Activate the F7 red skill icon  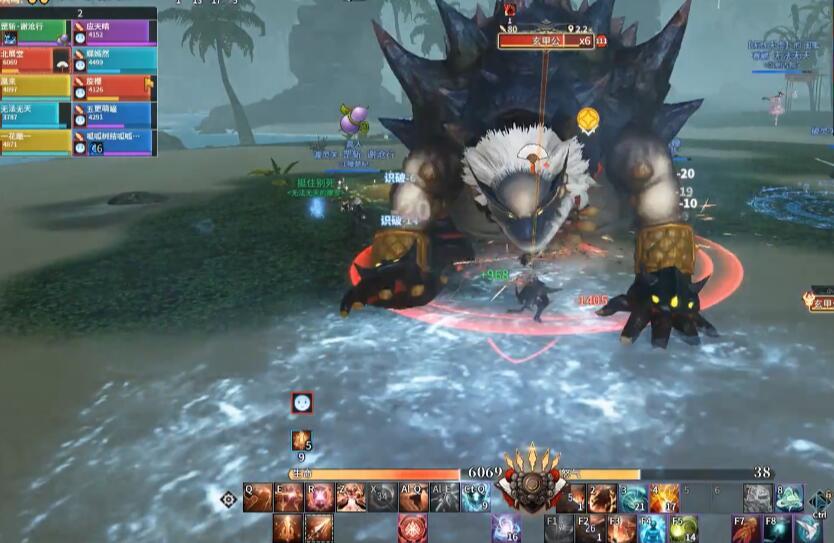(x=746, y=527)
